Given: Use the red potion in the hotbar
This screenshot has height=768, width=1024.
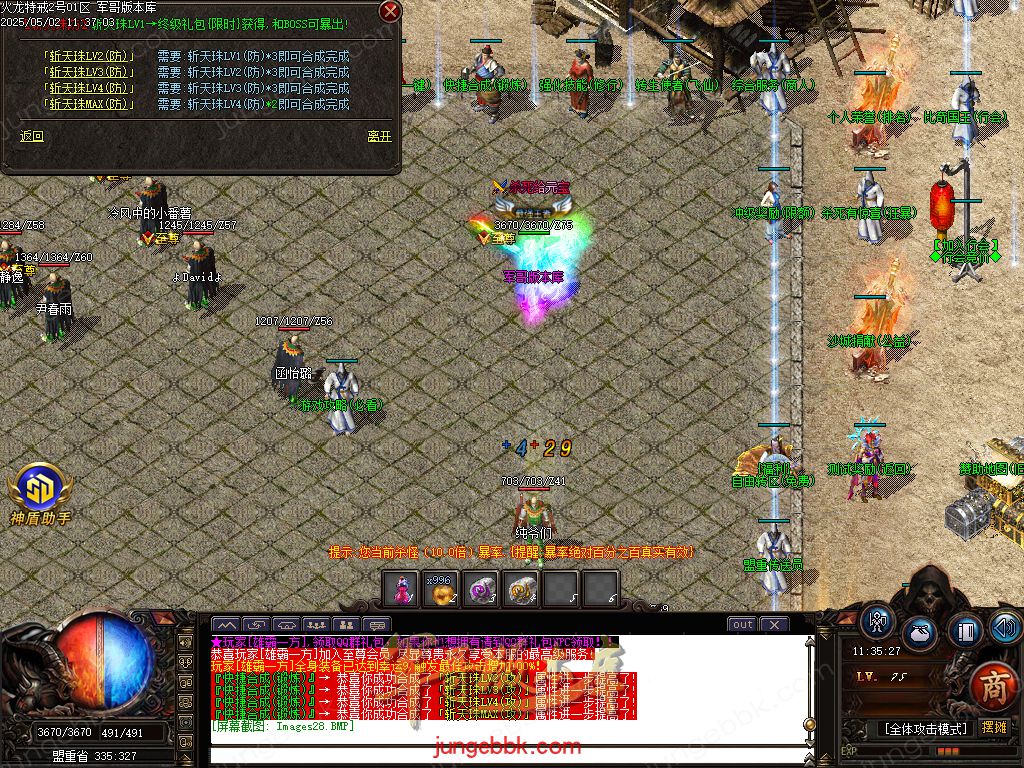Looking at the screenshot, I should click(x=402, y=590).
